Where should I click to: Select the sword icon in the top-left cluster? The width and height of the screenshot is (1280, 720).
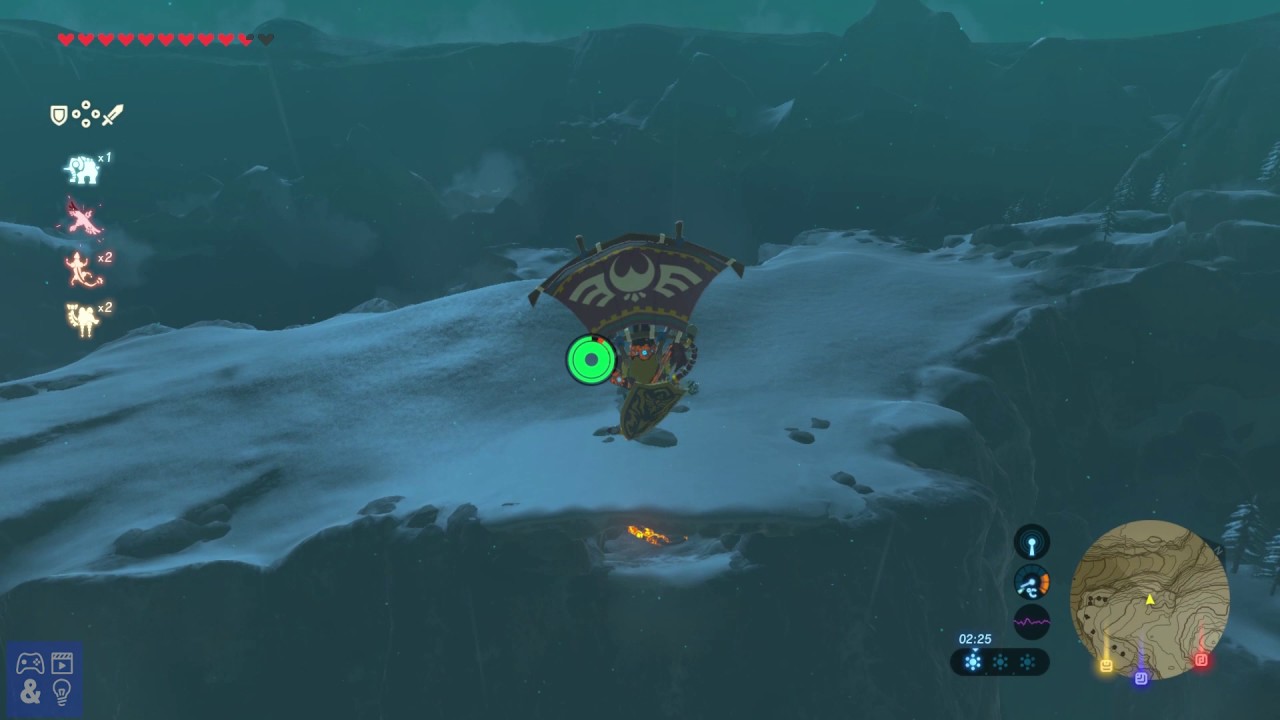(x=112, y=113)
